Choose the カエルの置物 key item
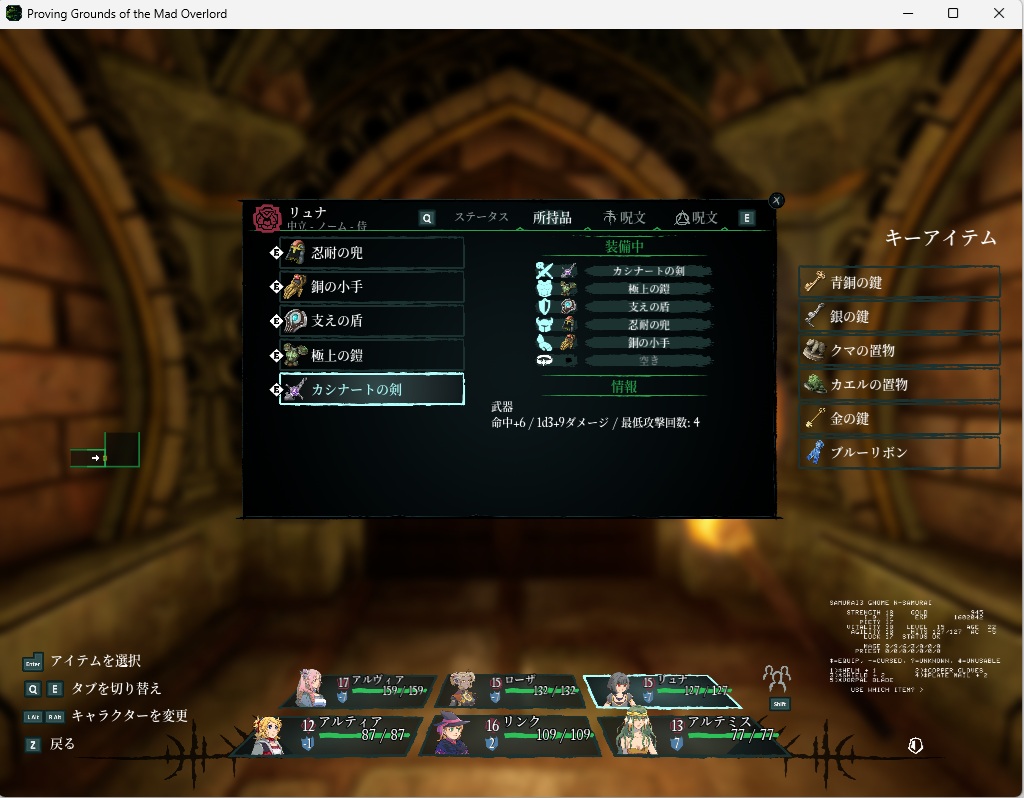This screenshot has height=798, width=1024. pos(900,384)
